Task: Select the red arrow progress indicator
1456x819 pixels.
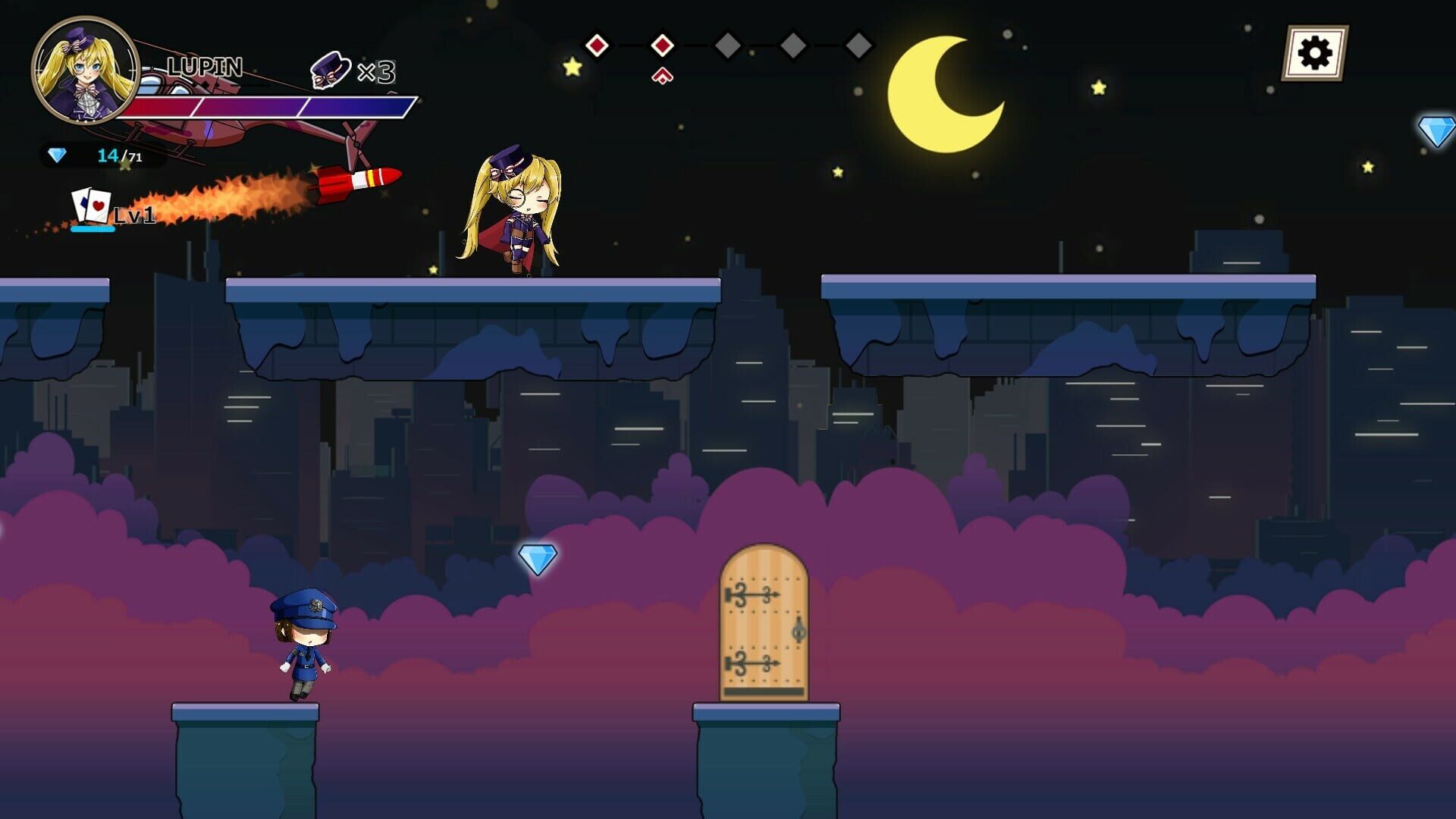Action: [661, 74]
